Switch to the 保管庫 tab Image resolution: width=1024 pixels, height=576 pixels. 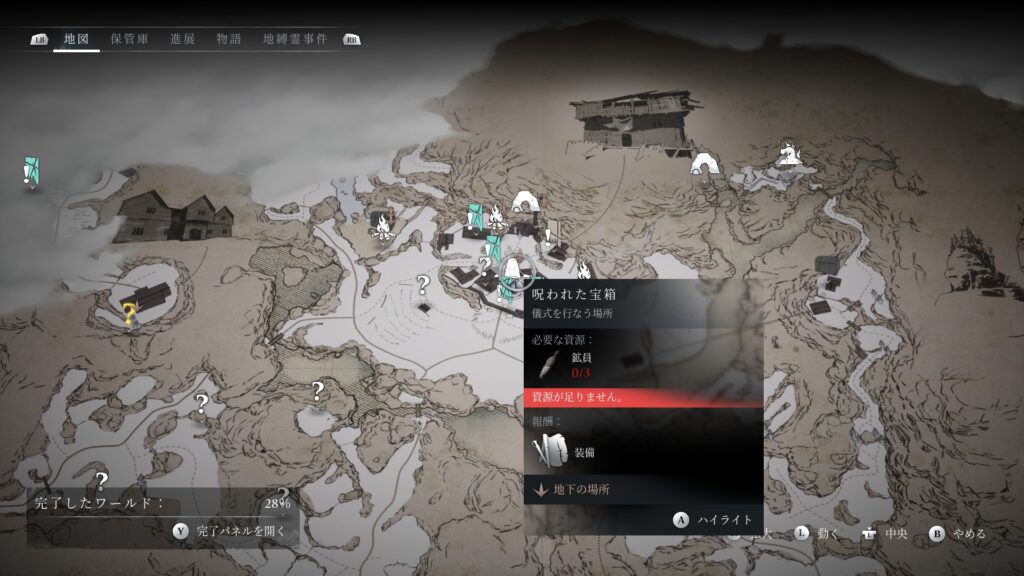(x=130, y=39)
